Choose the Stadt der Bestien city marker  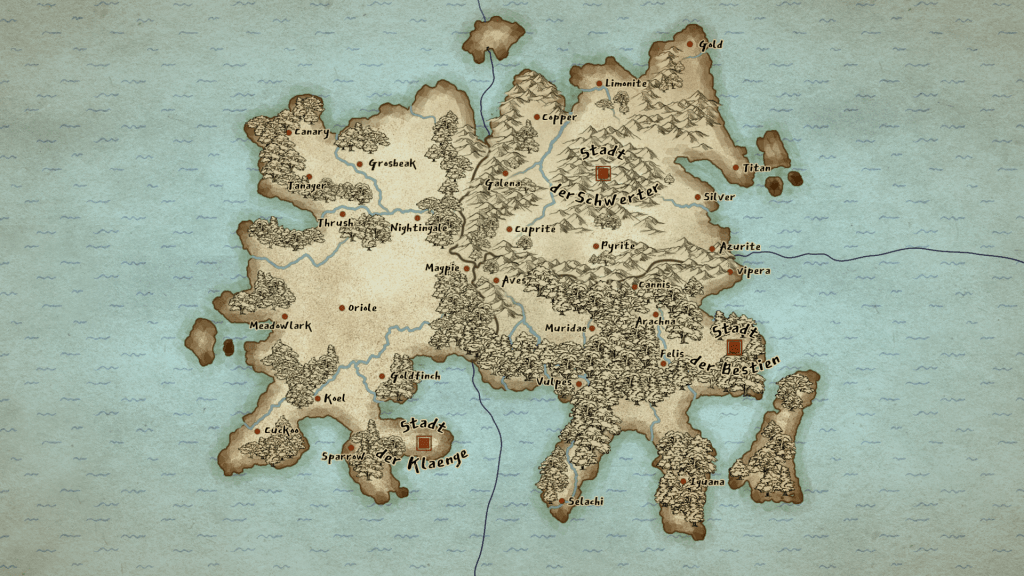pyautogui.click(x=735, y=347)
